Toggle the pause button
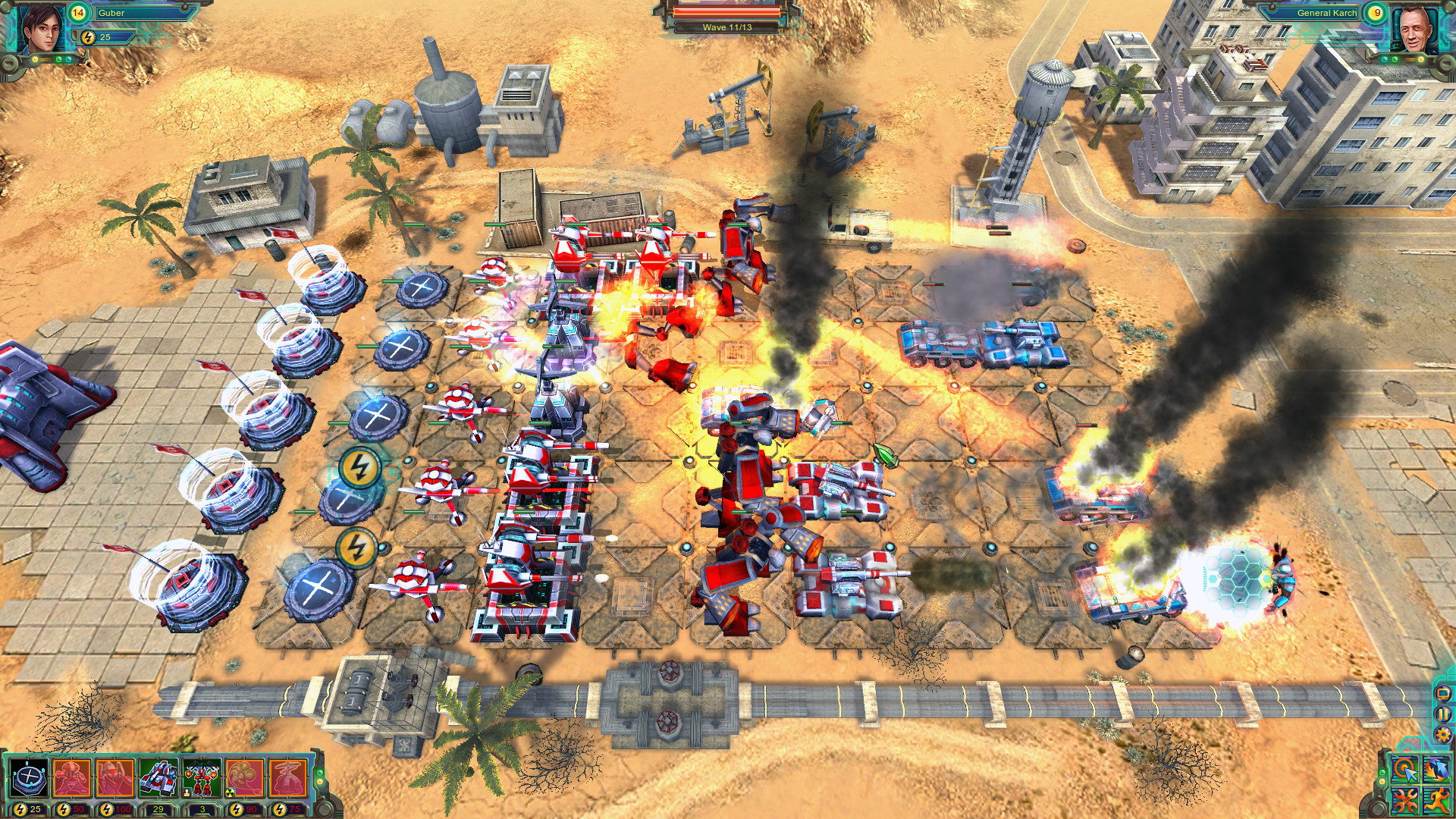The width and height of the screenshot is (1456, 819). (1442, 714)
